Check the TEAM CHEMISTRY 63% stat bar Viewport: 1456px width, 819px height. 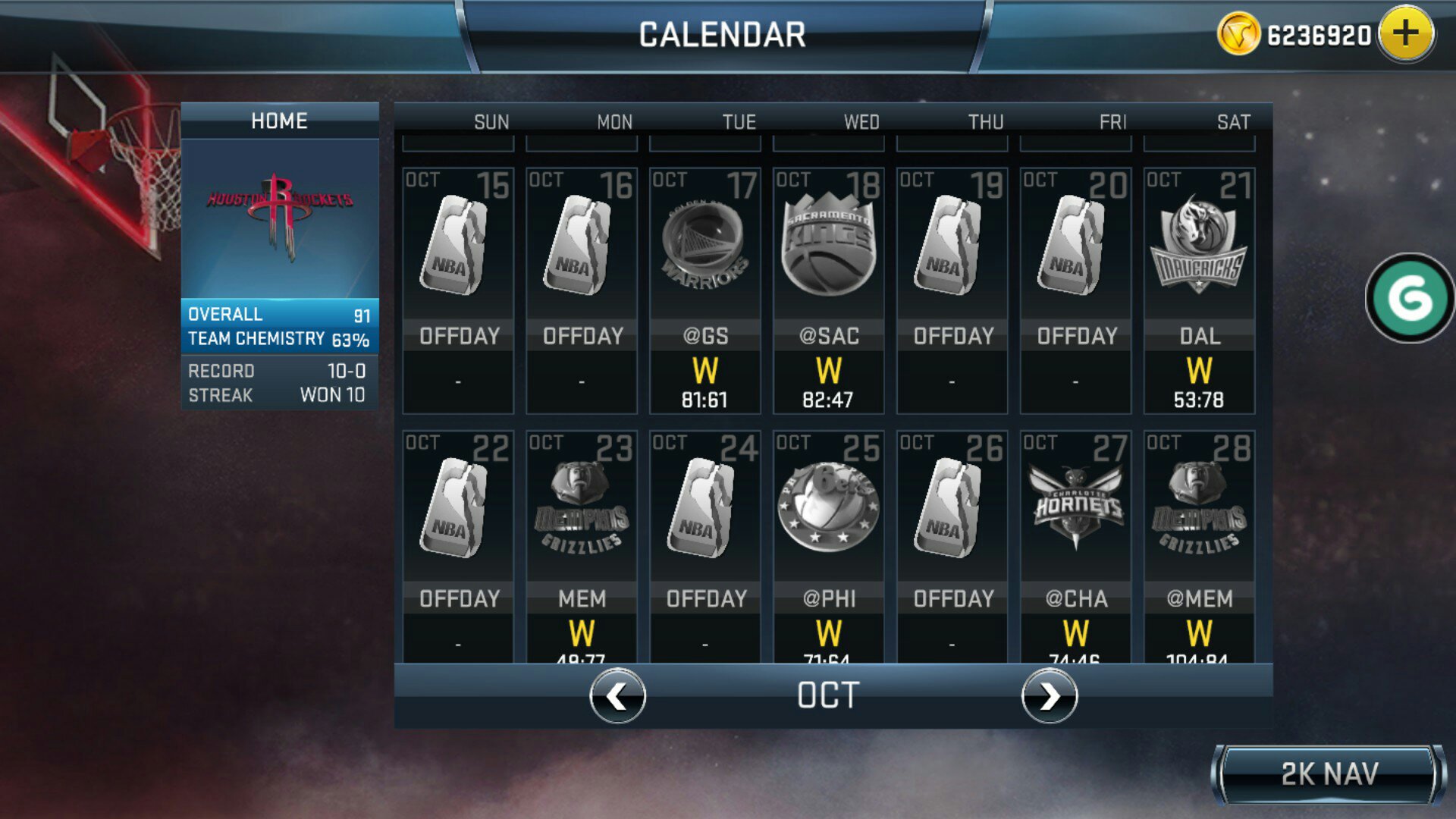(279, 339)
